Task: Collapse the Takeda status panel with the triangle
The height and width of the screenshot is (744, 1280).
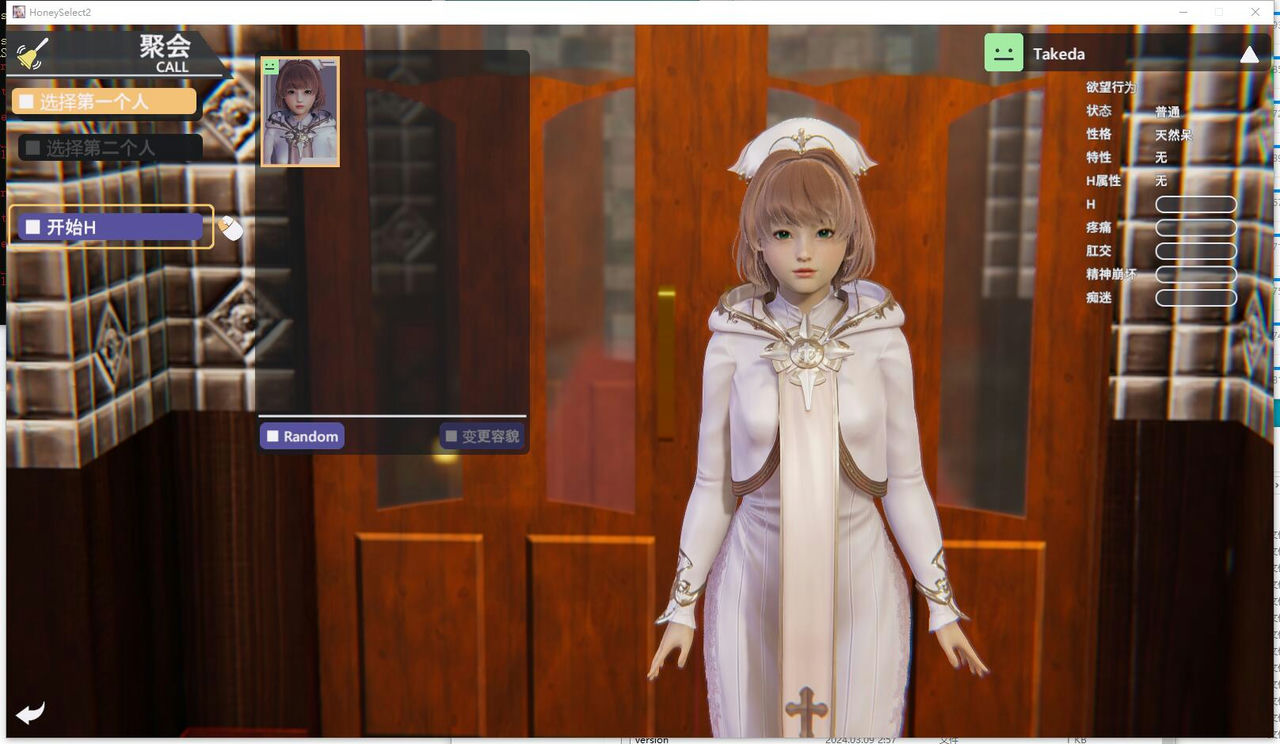Action: pyautogui.click(x=1249, y=54)
